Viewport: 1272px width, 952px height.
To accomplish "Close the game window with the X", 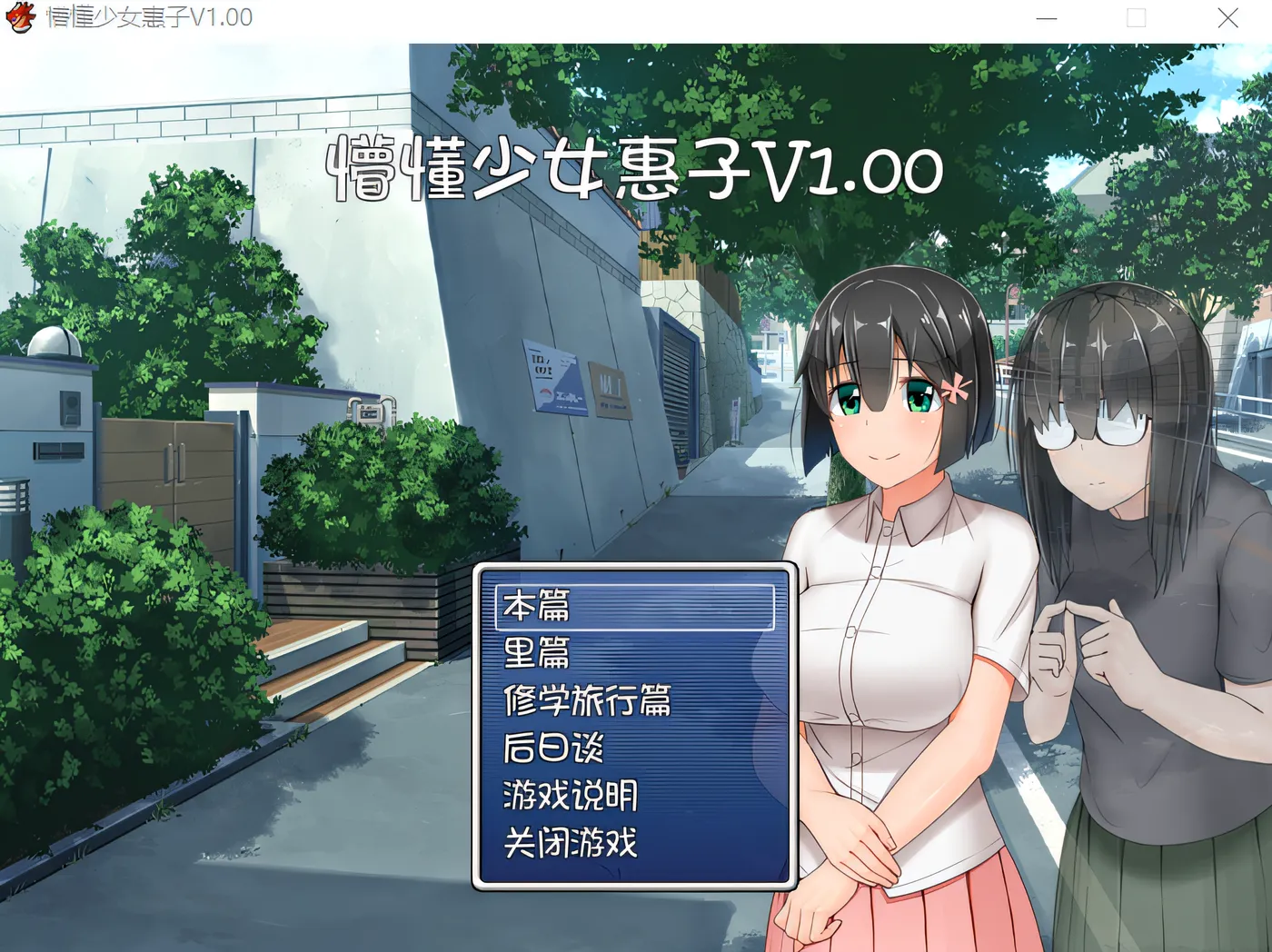I will pos(1227,18).
